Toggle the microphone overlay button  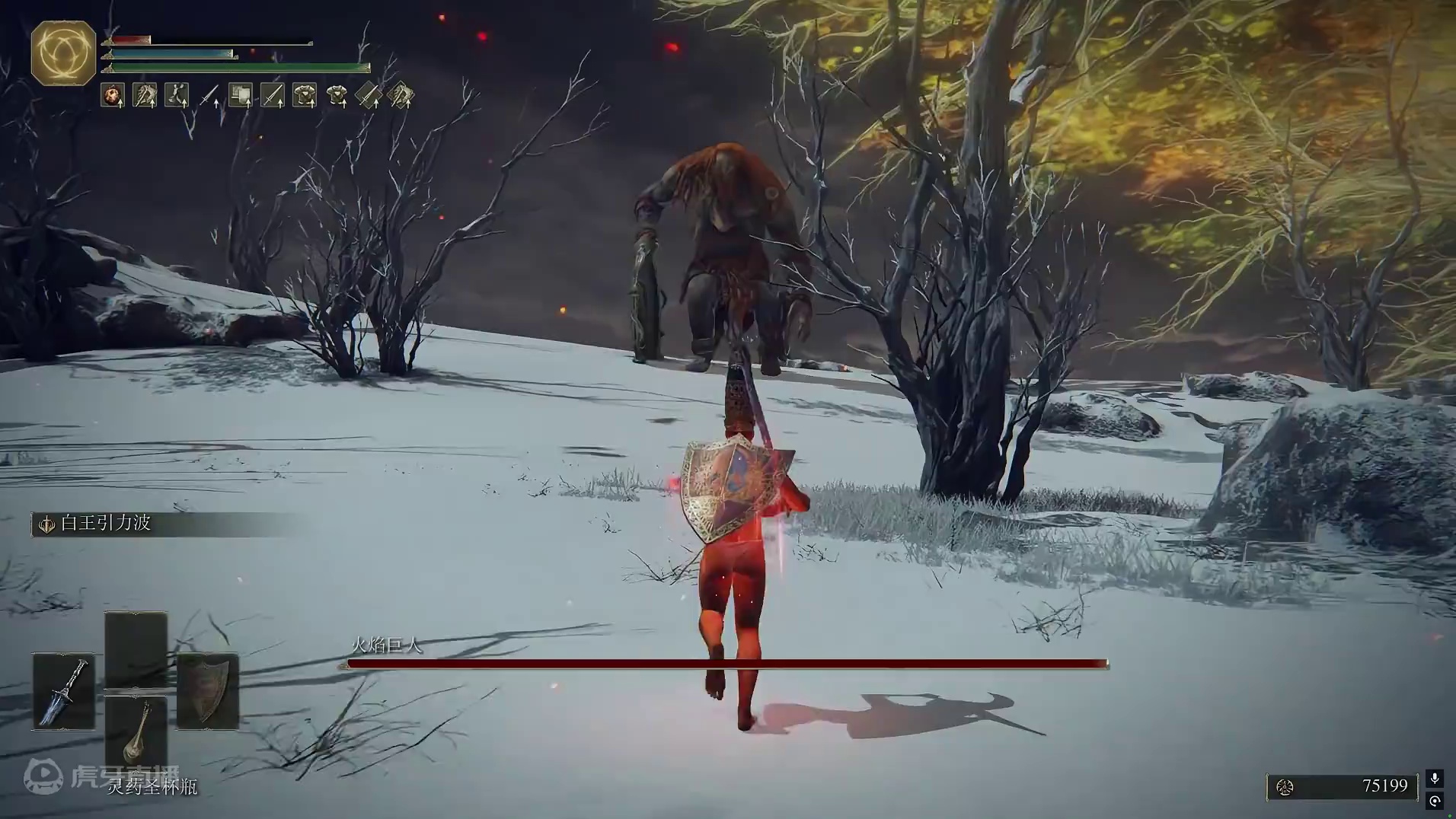tap(1435, 778)
